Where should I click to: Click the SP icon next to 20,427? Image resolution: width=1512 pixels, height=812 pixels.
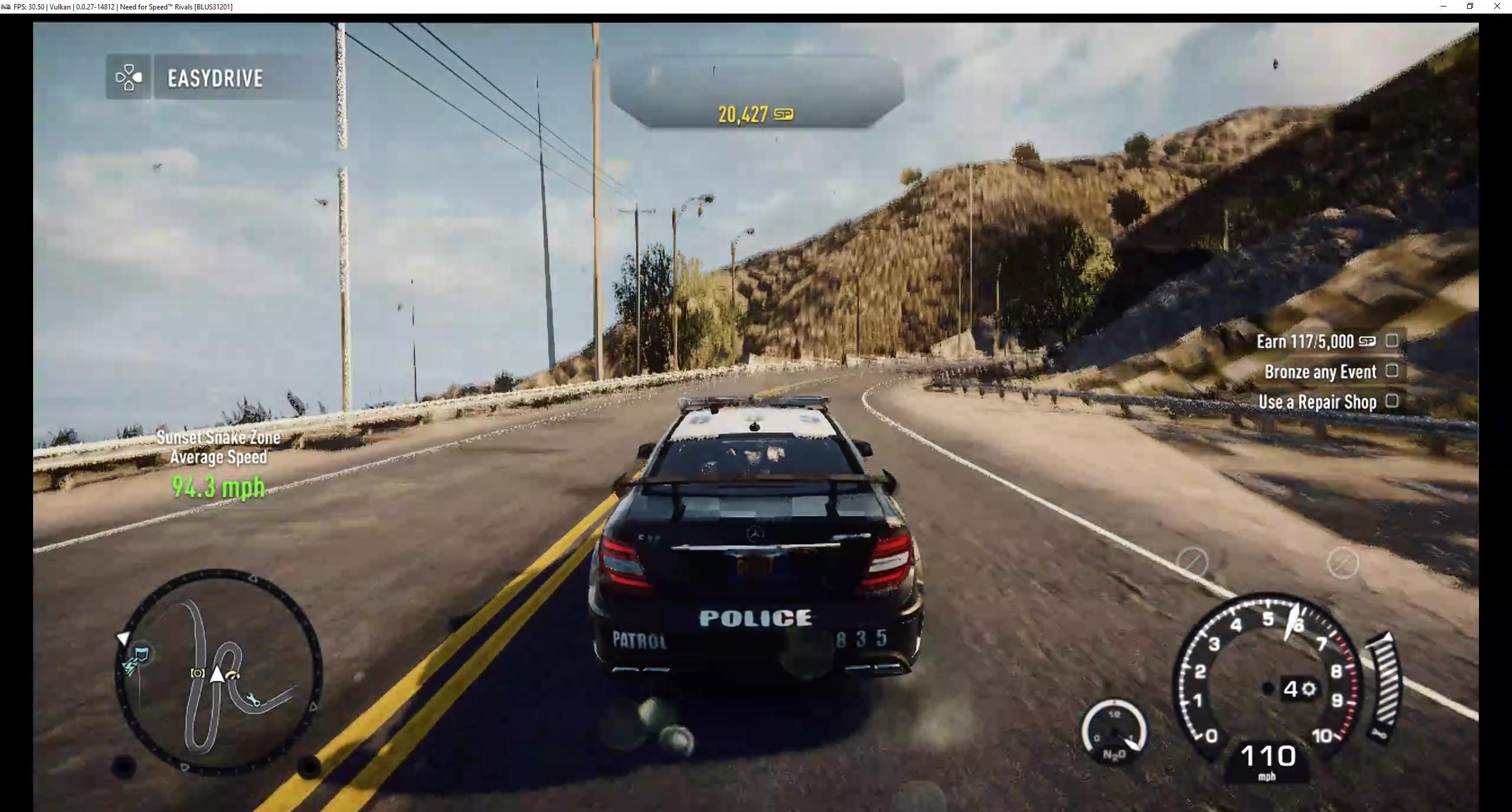pos(784,114)
